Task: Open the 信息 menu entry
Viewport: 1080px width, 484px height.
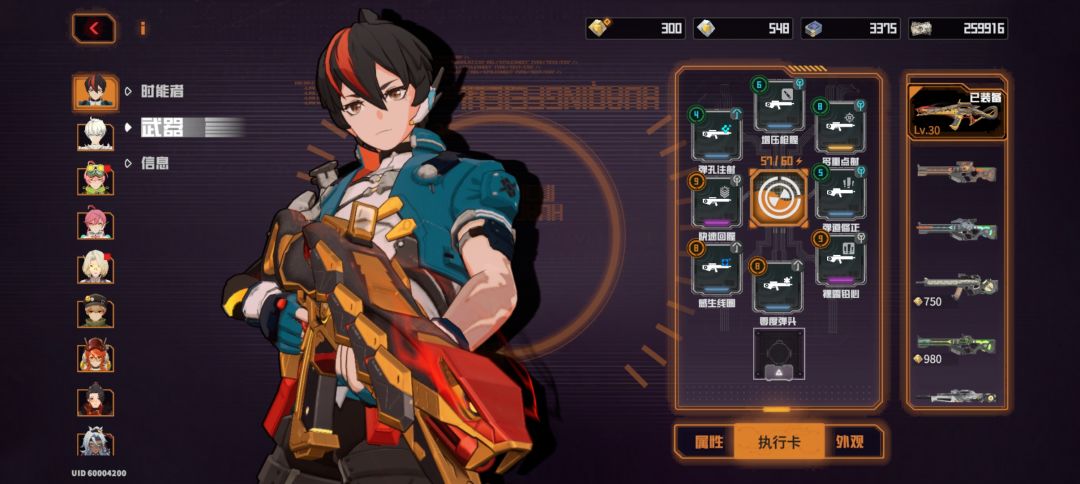Action: [x=154, y=162]
